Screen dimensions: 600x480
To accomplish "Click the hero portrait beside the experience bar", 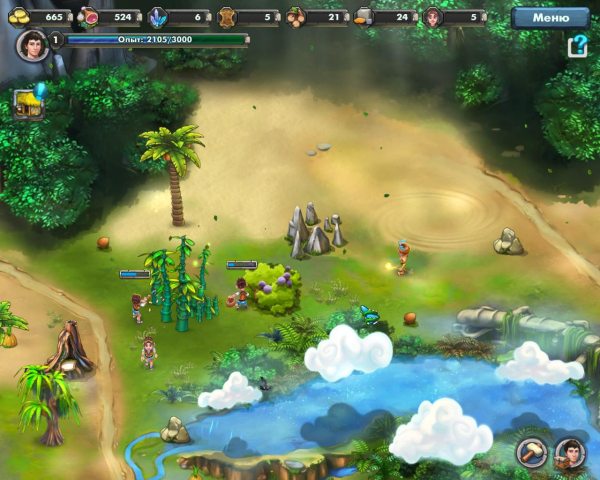I will [x=32, y=45].
